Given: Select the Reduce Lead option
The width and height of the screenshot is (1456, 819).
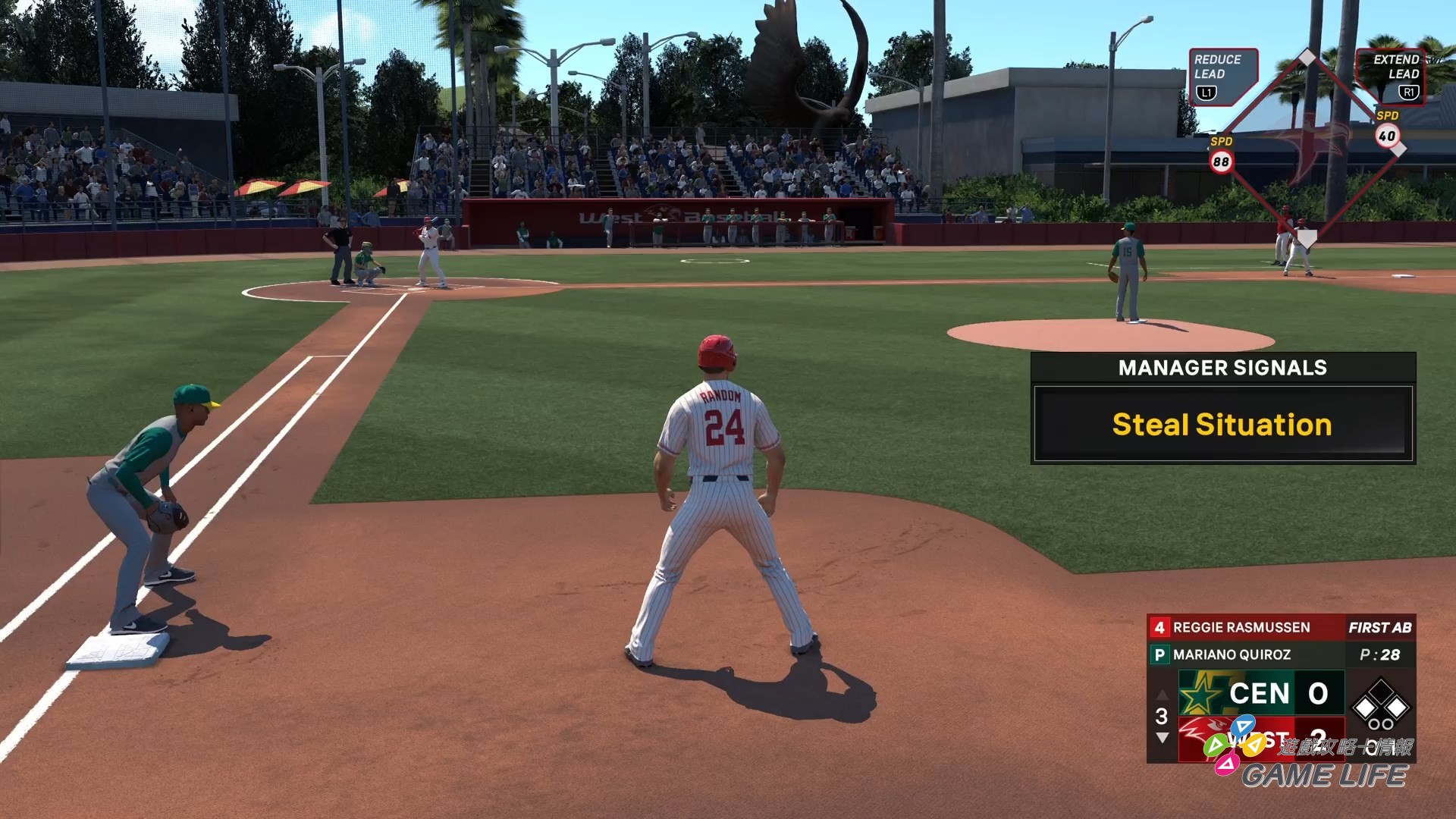Looking at the screenshot, I should (x=1222, y=76).
